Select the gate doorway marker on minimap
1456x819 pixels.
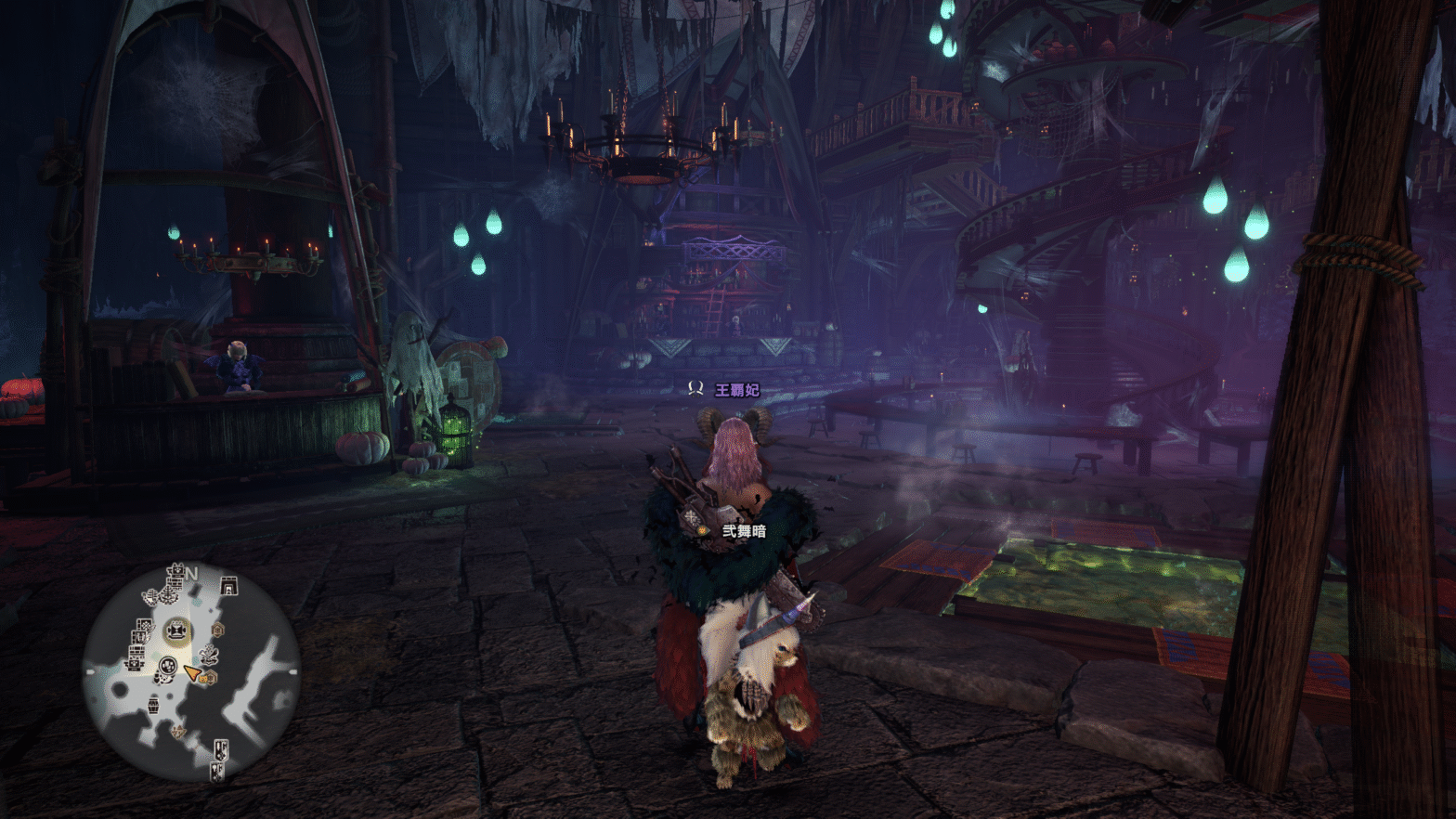[228, 585]
